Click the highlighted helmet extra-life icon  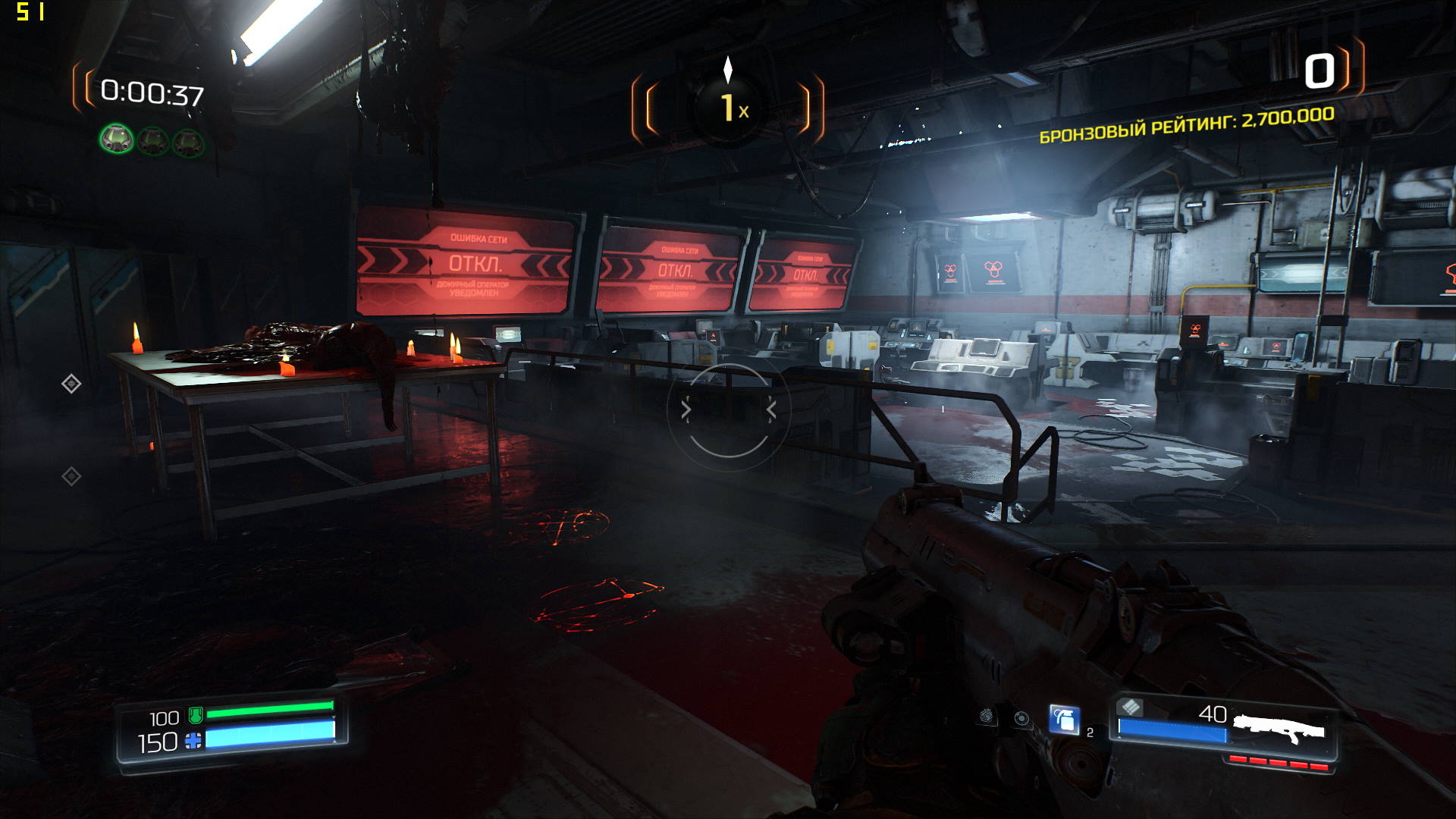(117, 139)
